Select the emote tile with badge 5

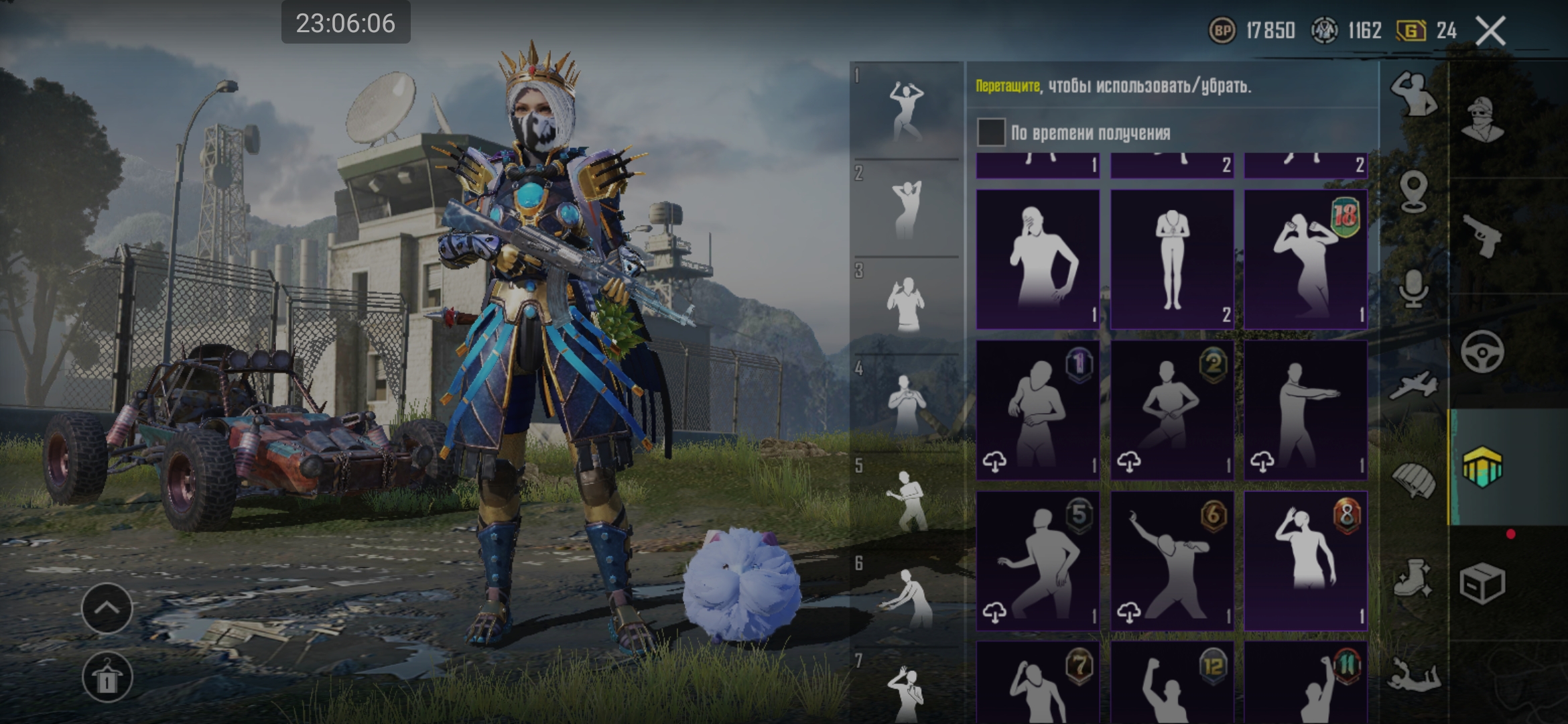[1037, 560]
